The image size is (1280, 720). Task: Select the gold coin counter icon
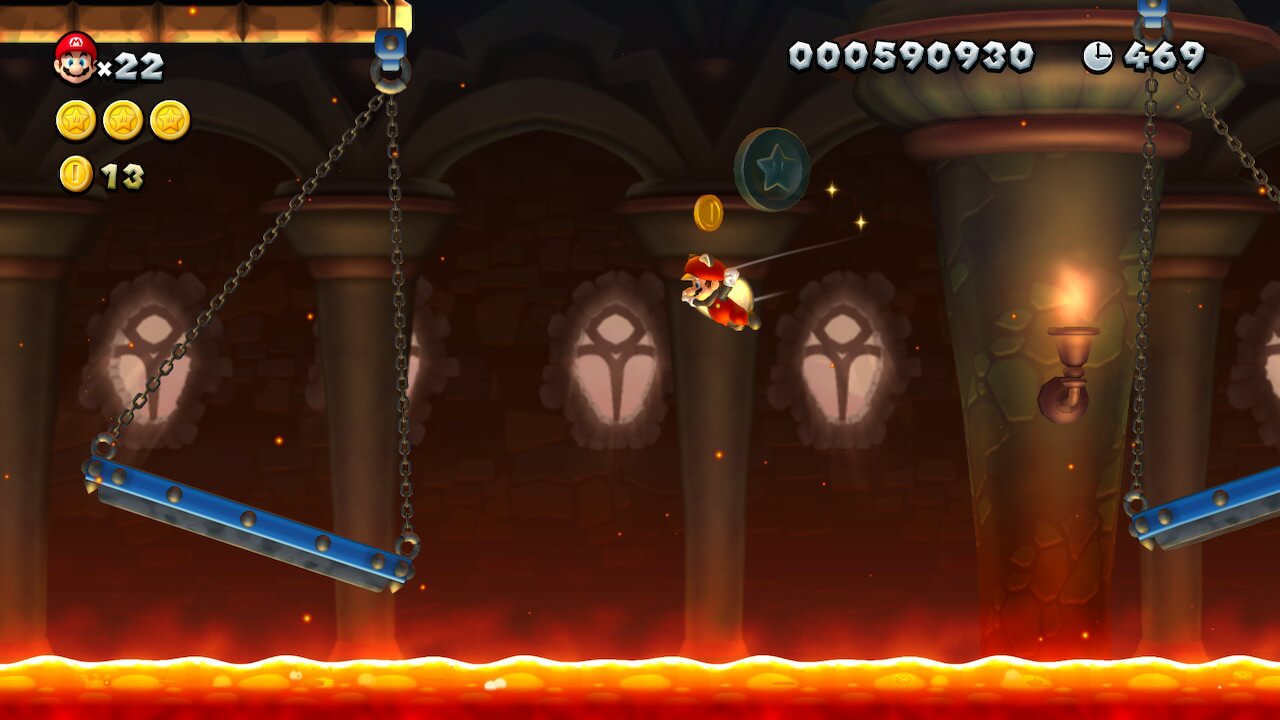pos(76,174)
